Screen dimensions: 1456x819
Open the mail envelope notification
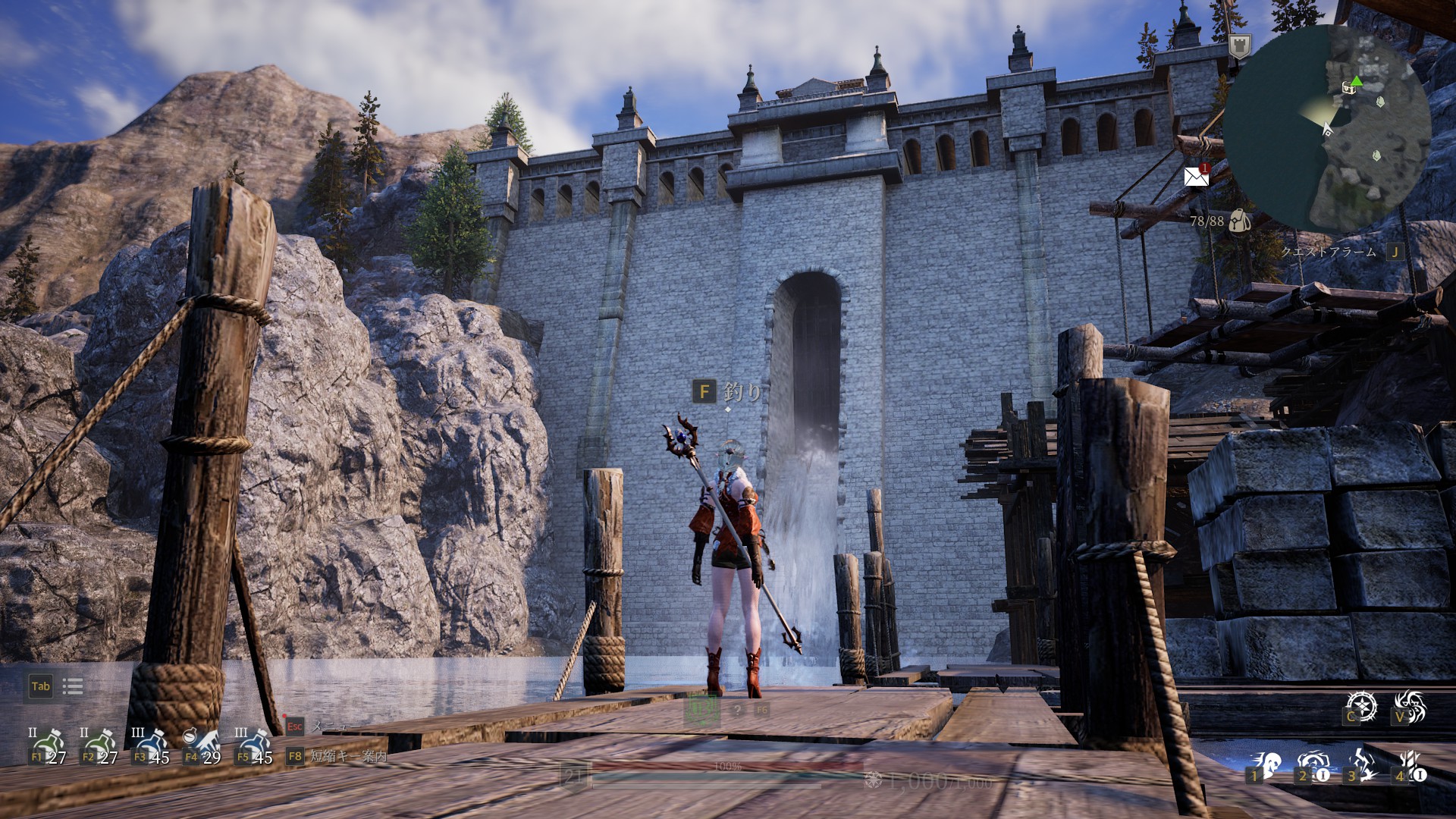(x=1197, y=177)
